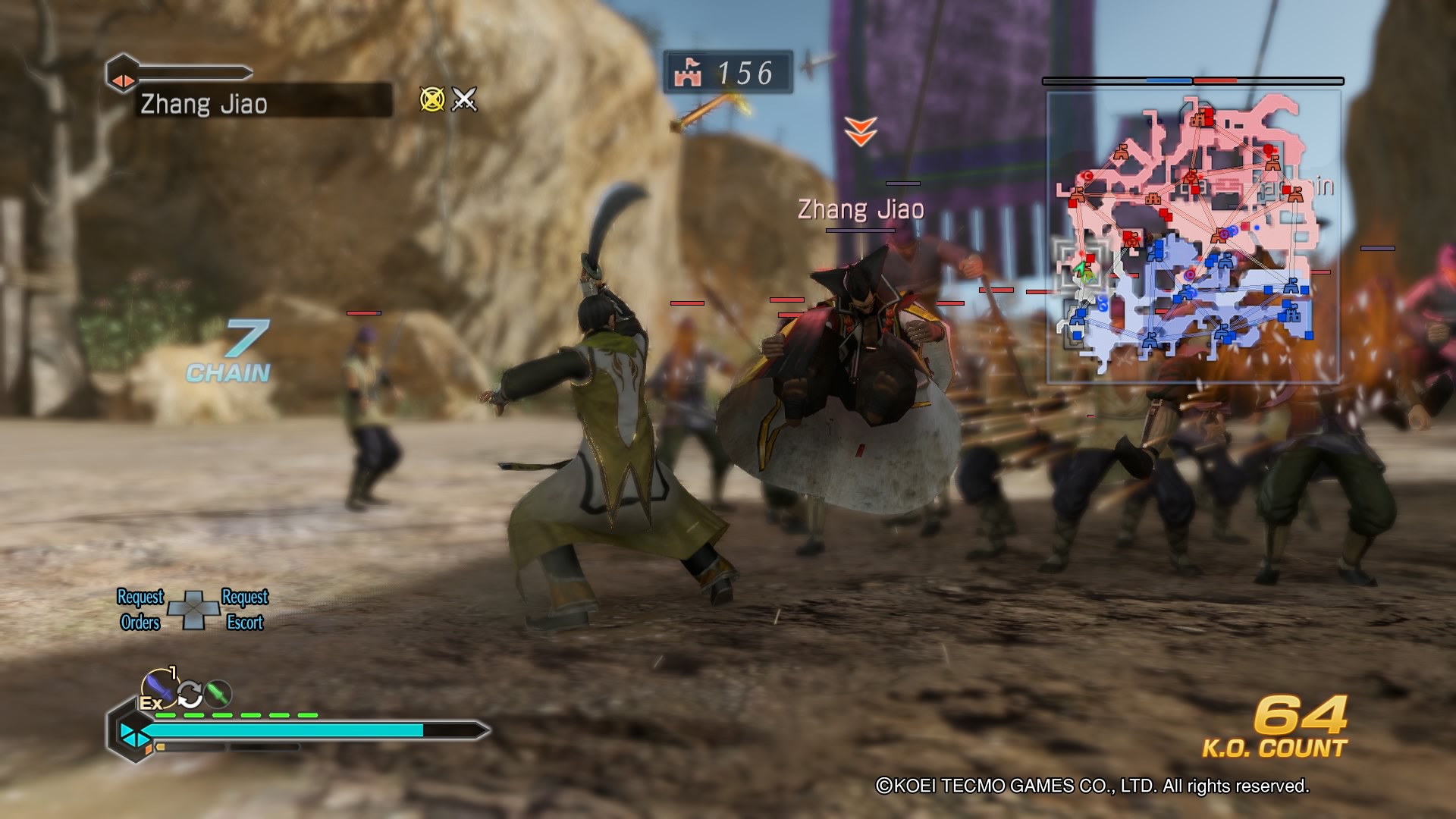Click the battlefield minimap
Image resolution: width=1456 pixels, height=819 pixels.
click(x=1193, y=237)
